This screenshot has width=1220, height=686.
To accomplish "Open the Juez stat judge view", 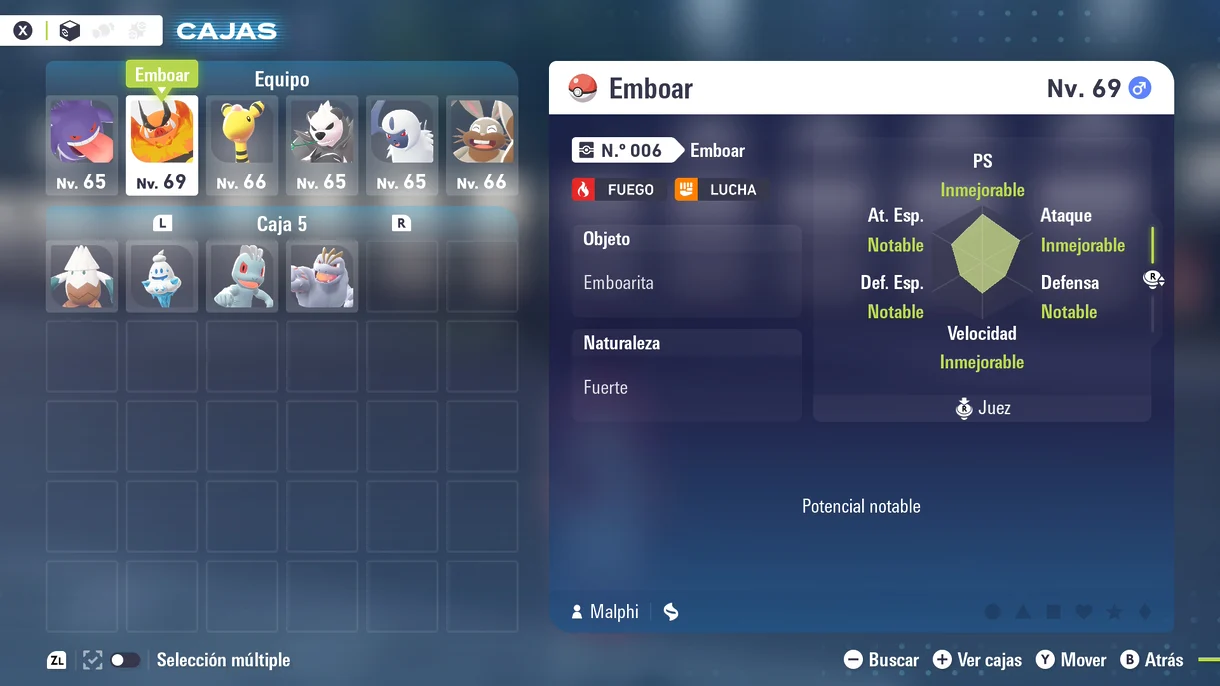I will 982,408.
